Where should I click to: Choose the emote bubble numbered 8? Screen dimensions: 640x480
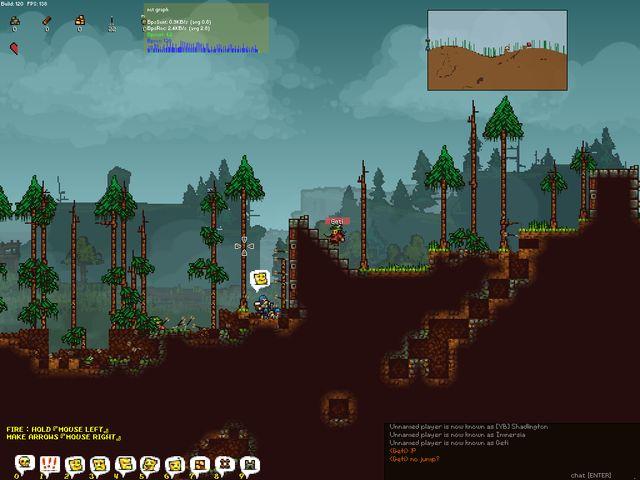pos(225,464)
